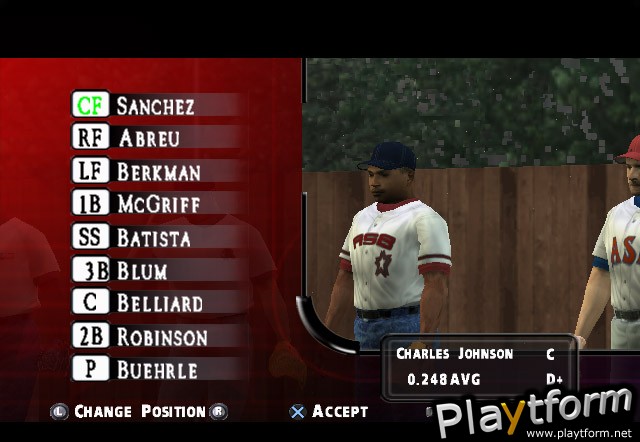Choose pitcher Buehrle
This screenshot has width=640, height=442.
click(x=156, y=369)
